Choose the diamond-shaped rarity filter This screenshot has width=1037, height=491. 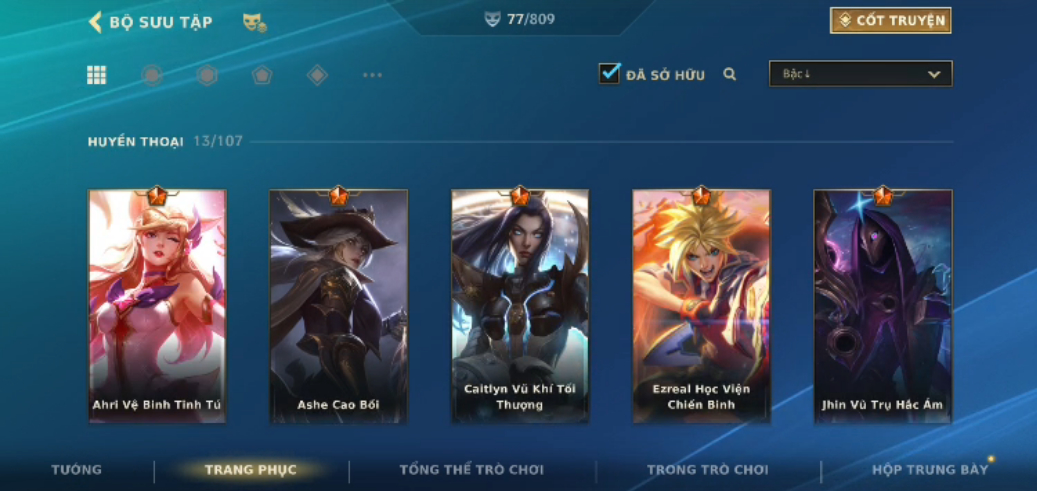[317, 75]
